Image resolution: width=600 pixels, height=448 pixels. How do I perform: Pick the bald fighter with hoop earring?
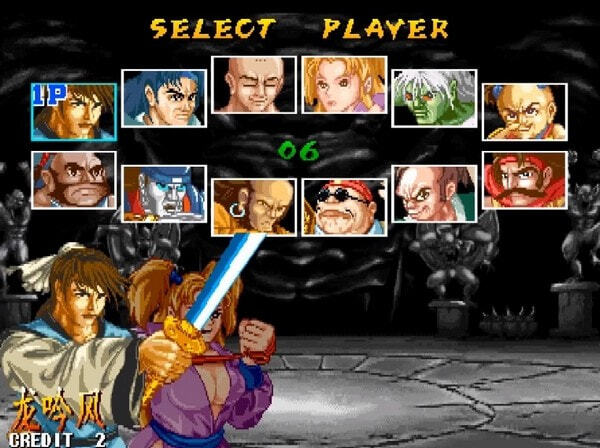pyautogui.click(x=253, y=207)
